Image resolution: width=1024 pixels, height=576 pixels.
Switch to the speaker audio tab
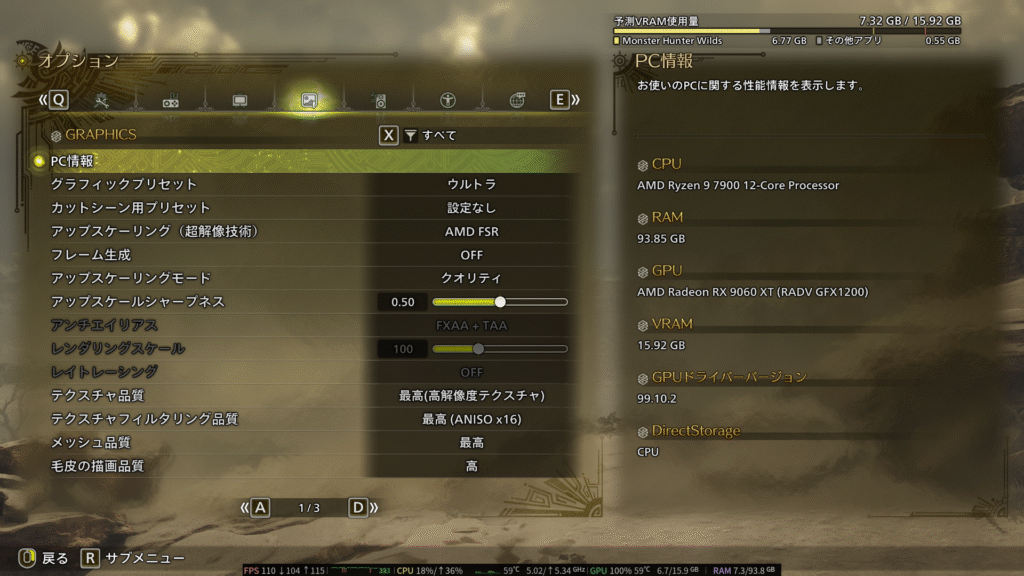click(x=379, y=100)
